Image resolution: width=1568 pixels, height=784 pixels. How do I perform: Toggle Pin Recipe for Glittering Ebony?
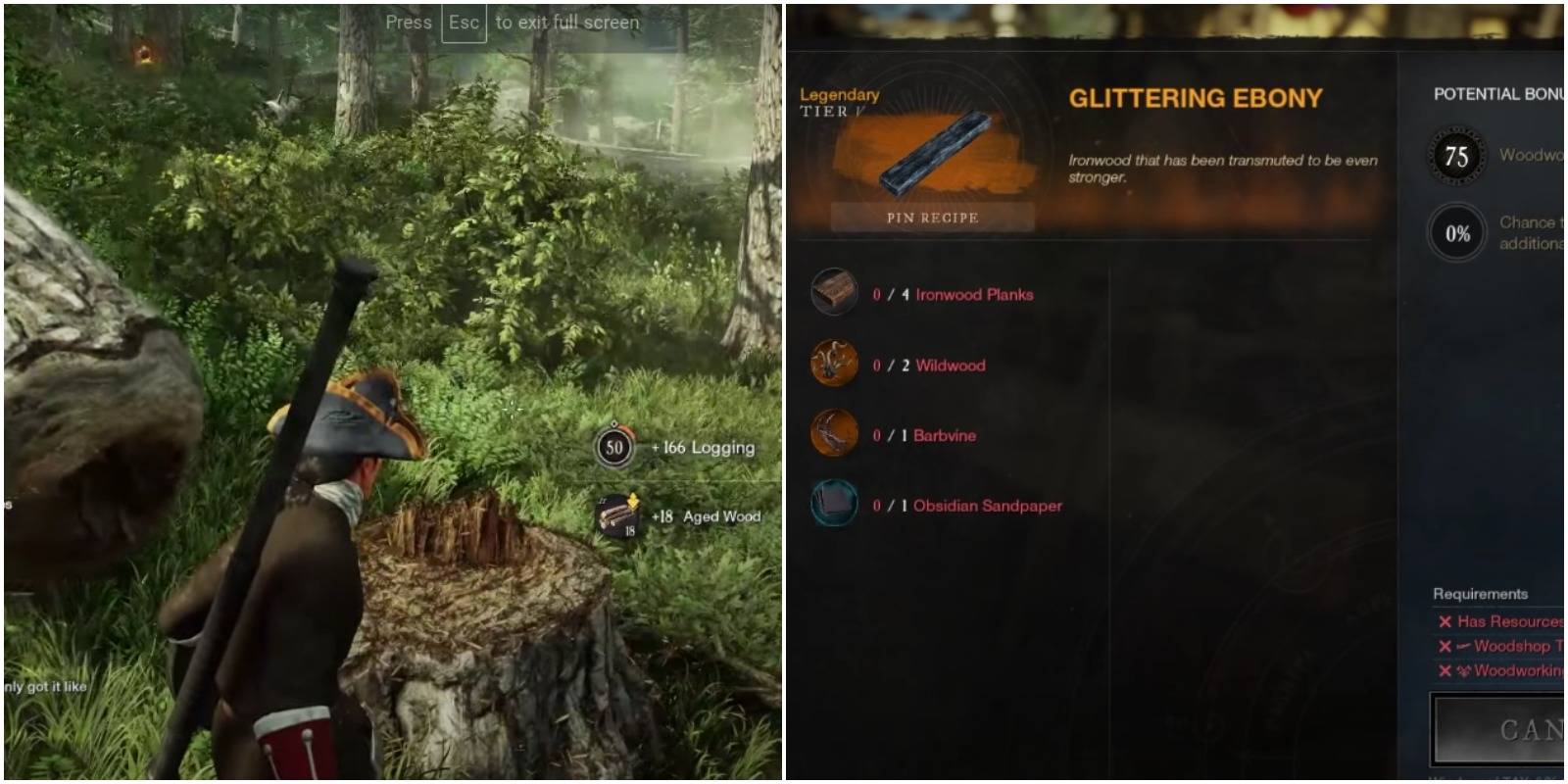(931, 218)
